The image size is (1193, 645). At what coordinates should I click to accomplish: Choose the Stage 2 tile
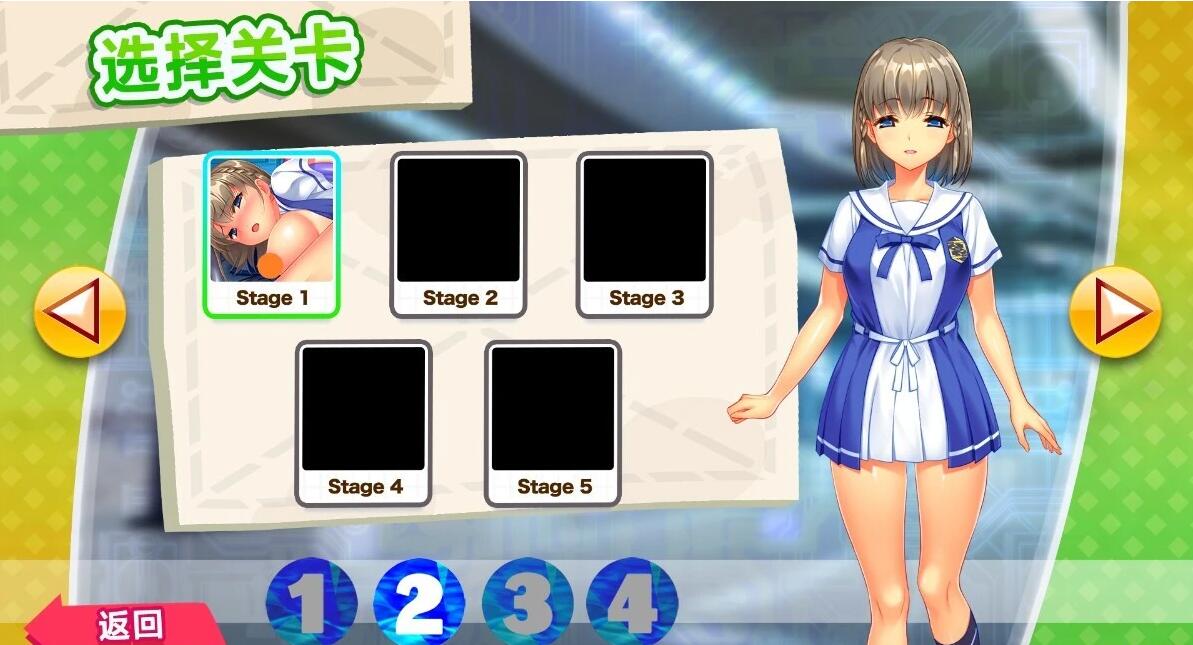point(459,234)
